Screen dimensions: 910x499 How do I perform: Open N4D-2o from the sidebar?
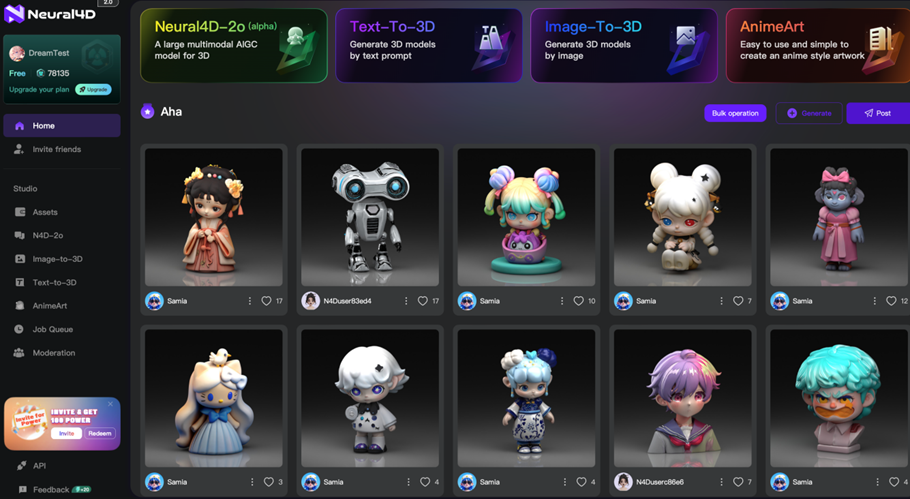pyautogui.click(x=47, y=235)
